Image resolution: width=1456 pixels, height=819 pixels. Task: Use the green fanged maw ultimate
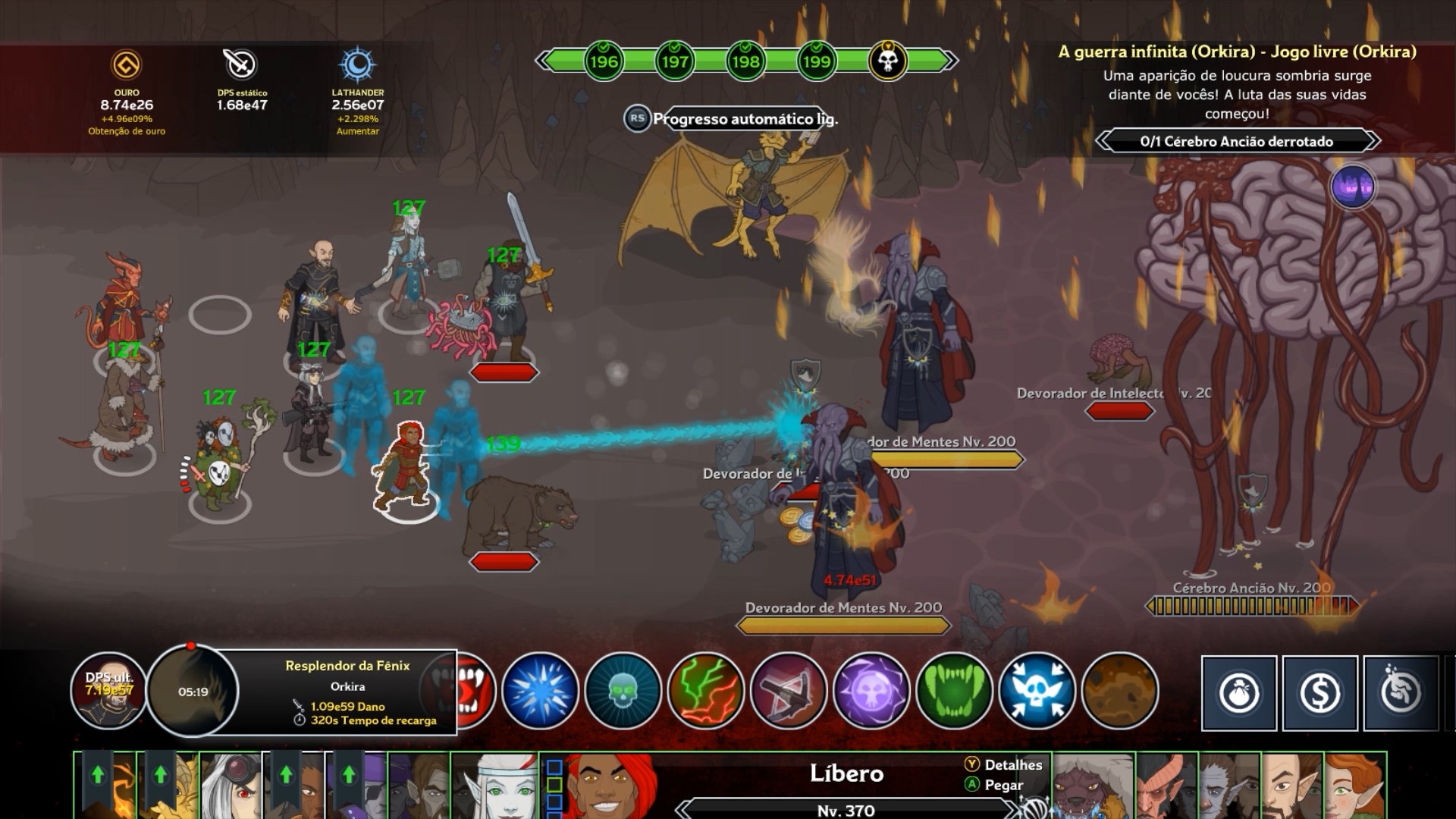[954, 692]
